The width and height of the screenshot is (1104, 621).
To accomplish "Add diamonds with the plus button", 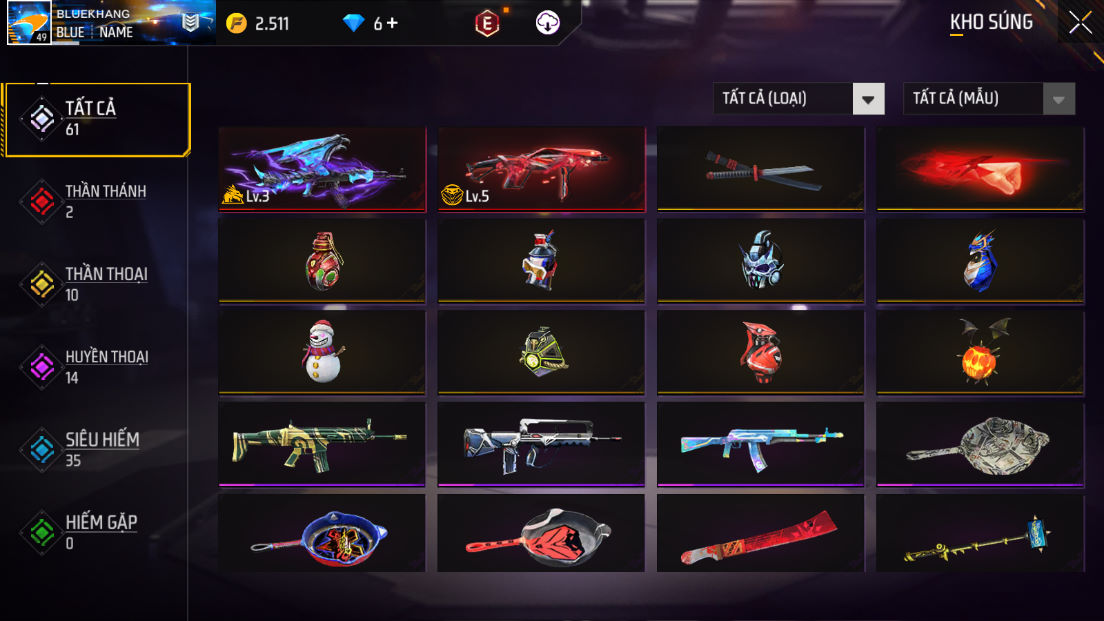I will coord(391,23).
